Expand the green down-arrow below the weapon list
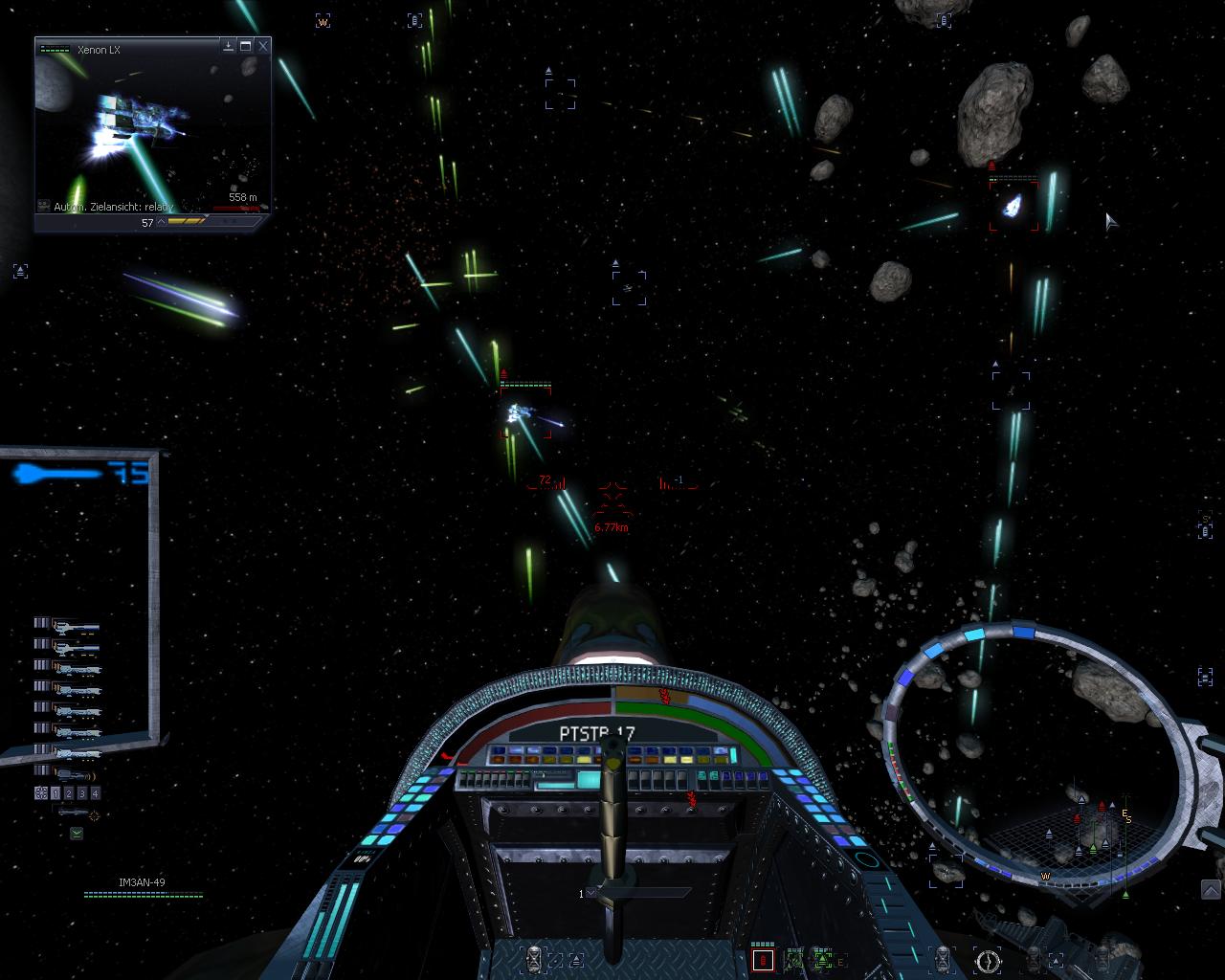This screenshot has width=1225, height=980. pos(77,834)
